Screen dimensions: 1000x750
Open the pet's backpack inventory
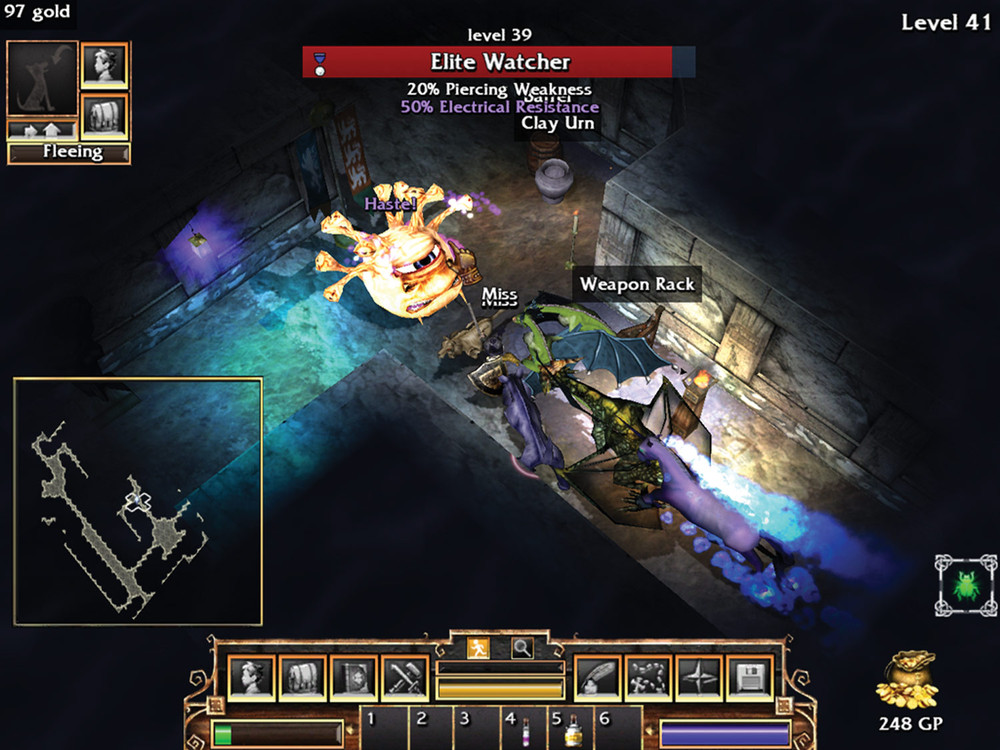pyautogui.click(x=104, y=116)
